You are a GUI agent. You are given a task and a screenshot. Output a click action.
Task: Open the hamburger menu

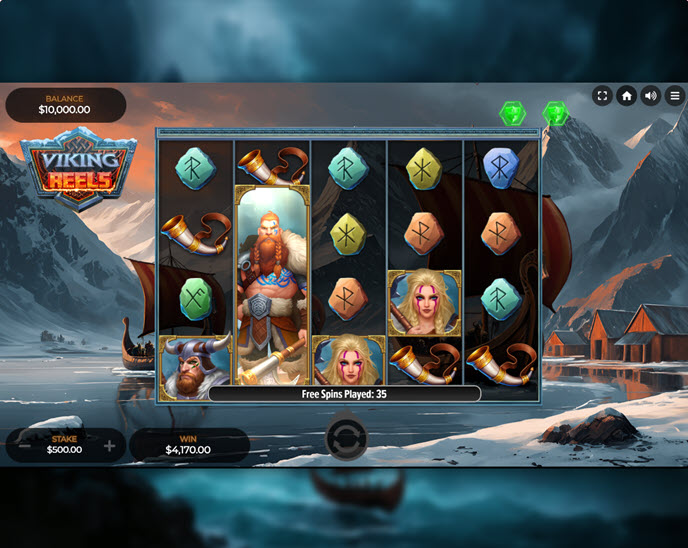tap(675, 96)
